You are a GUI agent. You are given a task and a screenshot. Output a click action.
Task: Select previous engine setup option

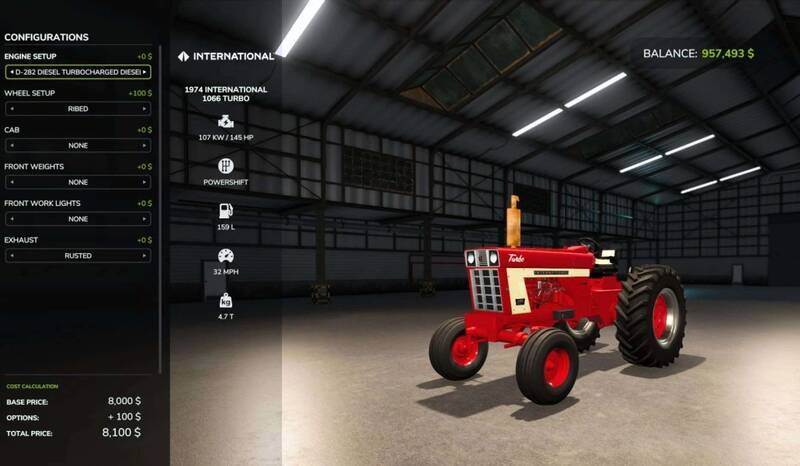click(x=10, y=72)
